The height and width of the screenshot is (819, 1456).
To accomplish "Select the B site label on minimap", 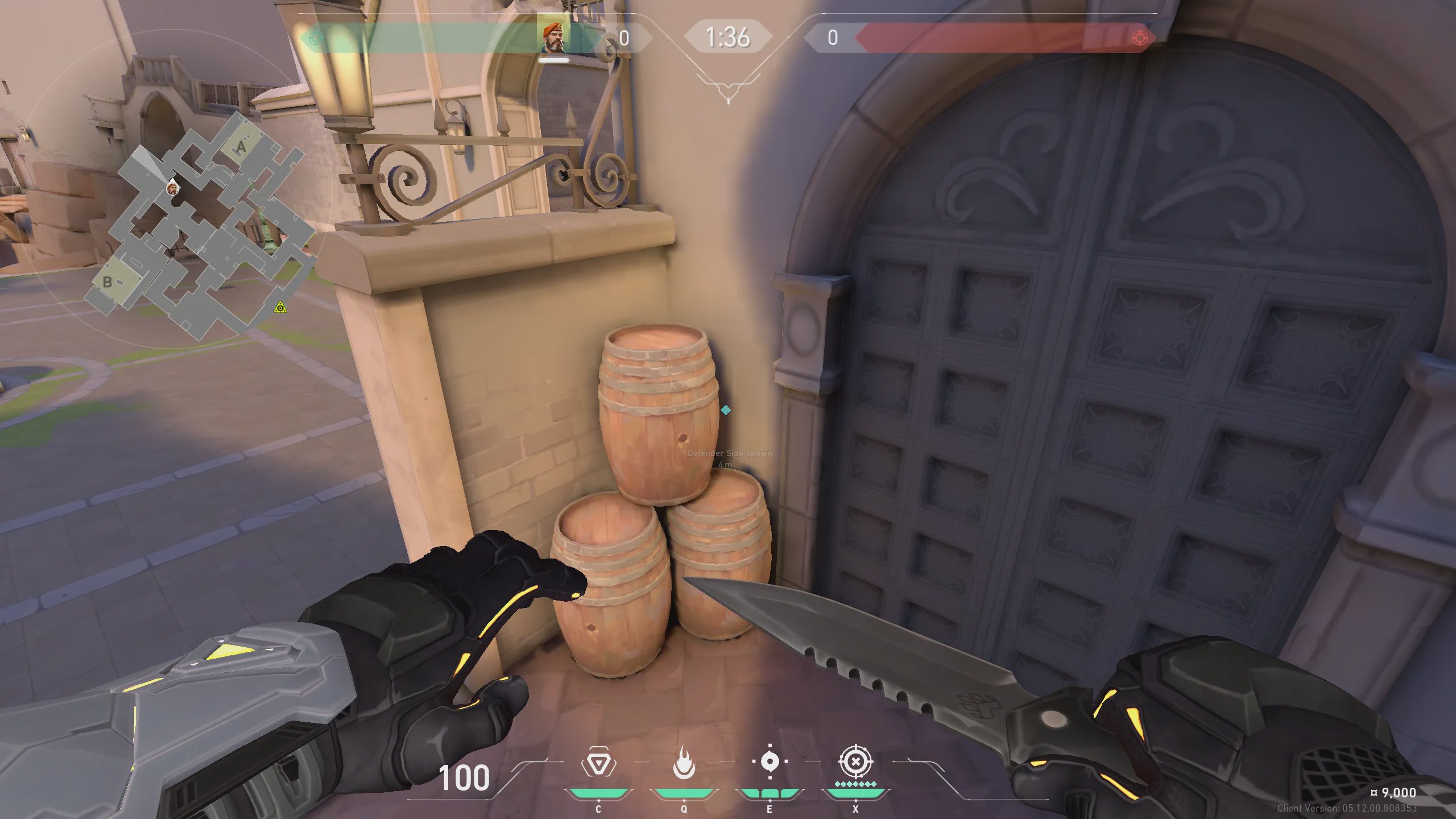I will tap(107, 282).
